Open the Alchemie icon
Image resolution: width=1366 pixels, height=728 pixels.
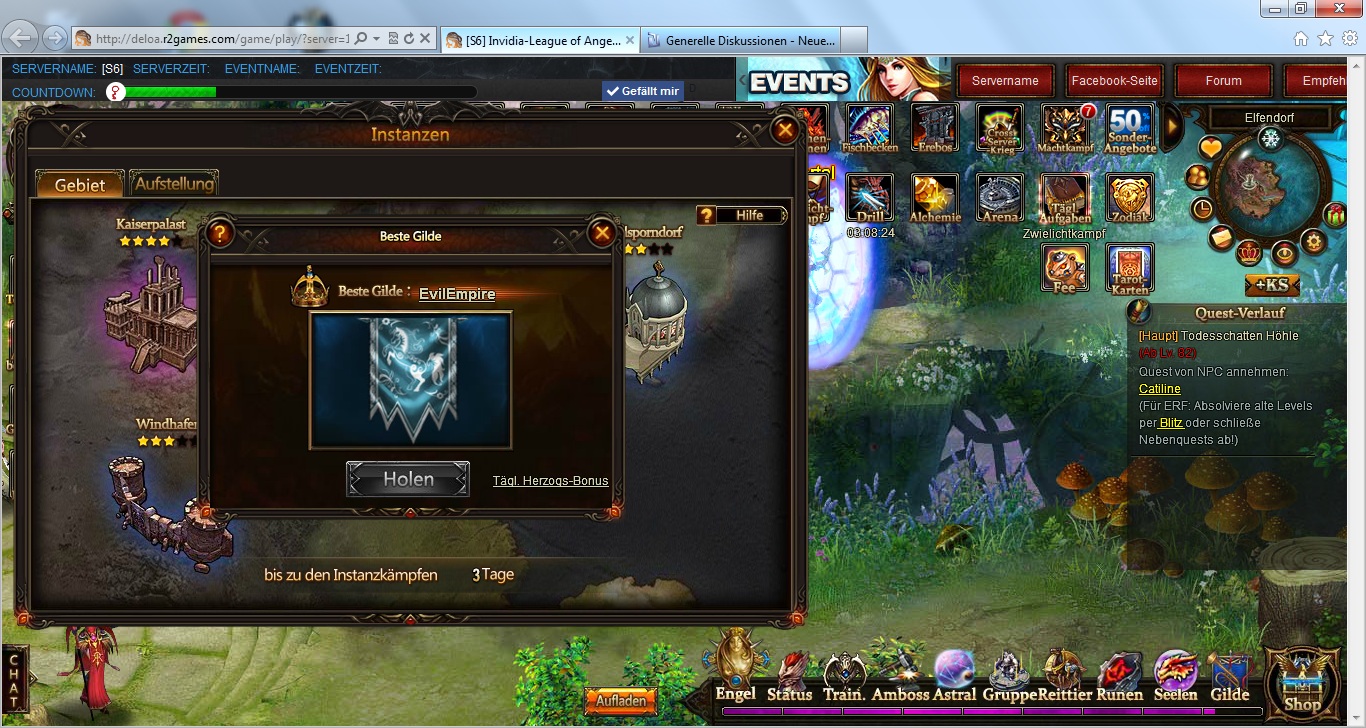(x=935, y=198)
